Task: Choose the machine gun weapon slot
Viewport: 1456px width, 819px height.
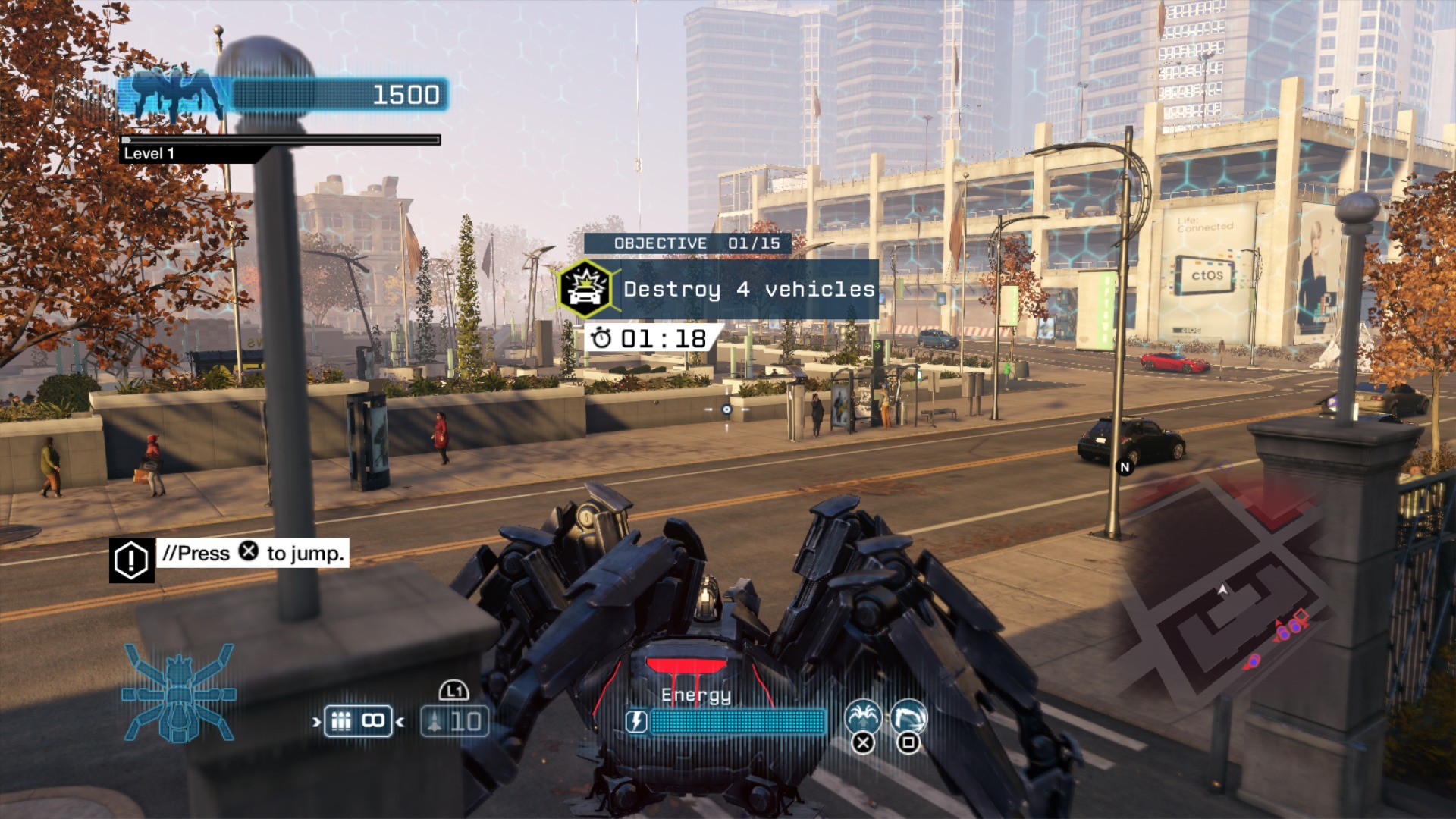Action: [357, 720]
